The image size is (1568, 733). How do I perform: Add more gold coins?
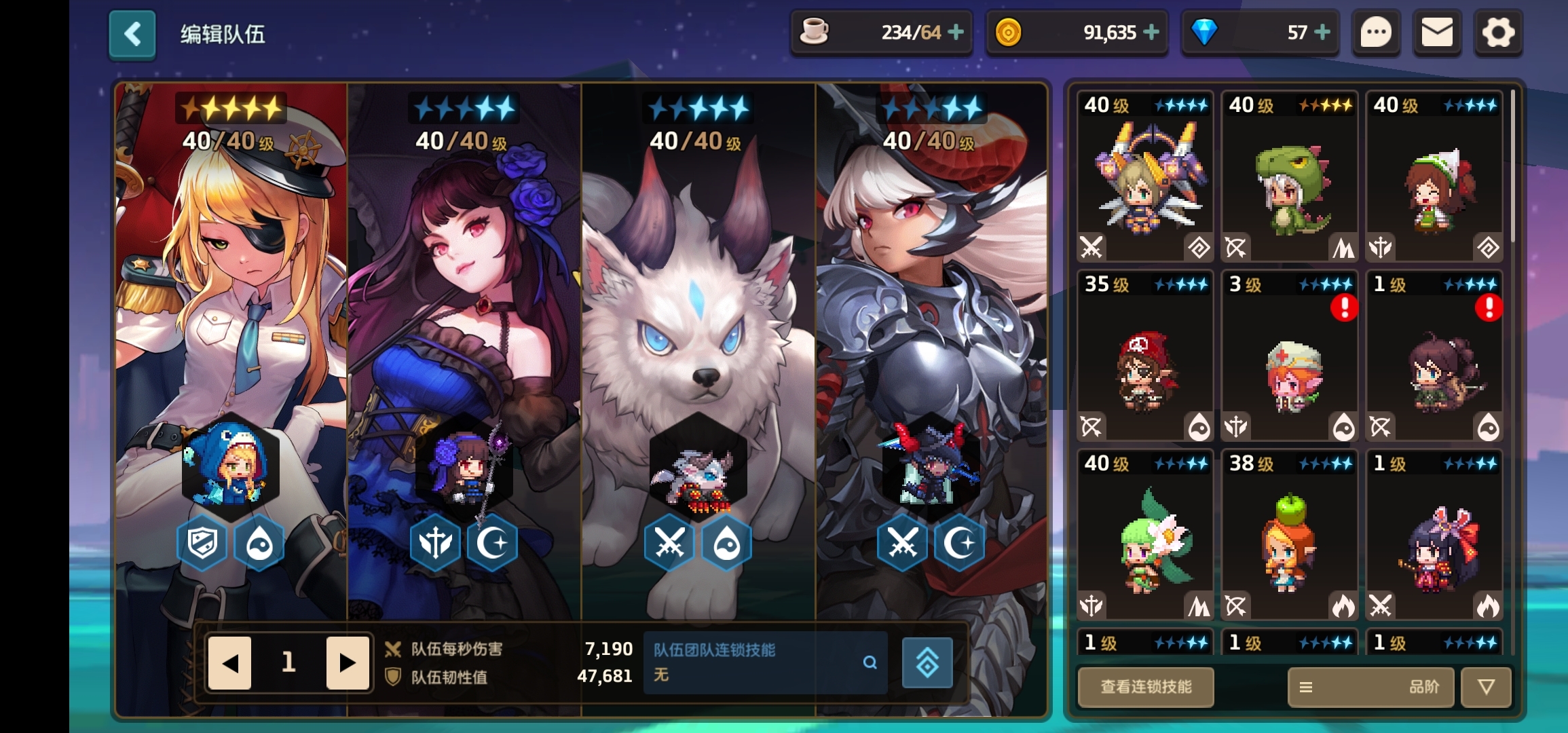[x=1151, y=32]
